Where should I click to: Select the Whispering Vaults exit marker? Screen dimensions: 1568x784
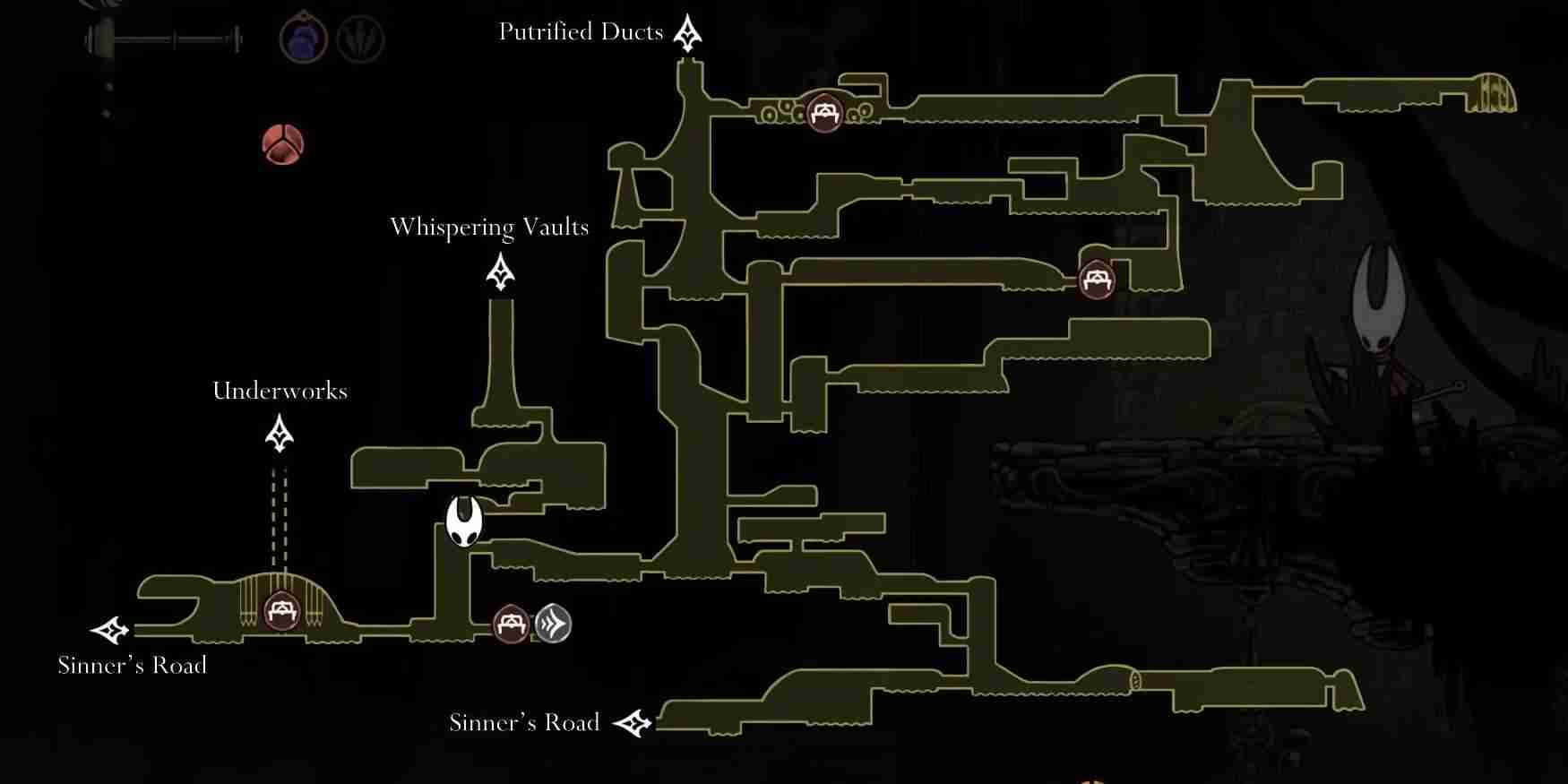tap(500, 271)
